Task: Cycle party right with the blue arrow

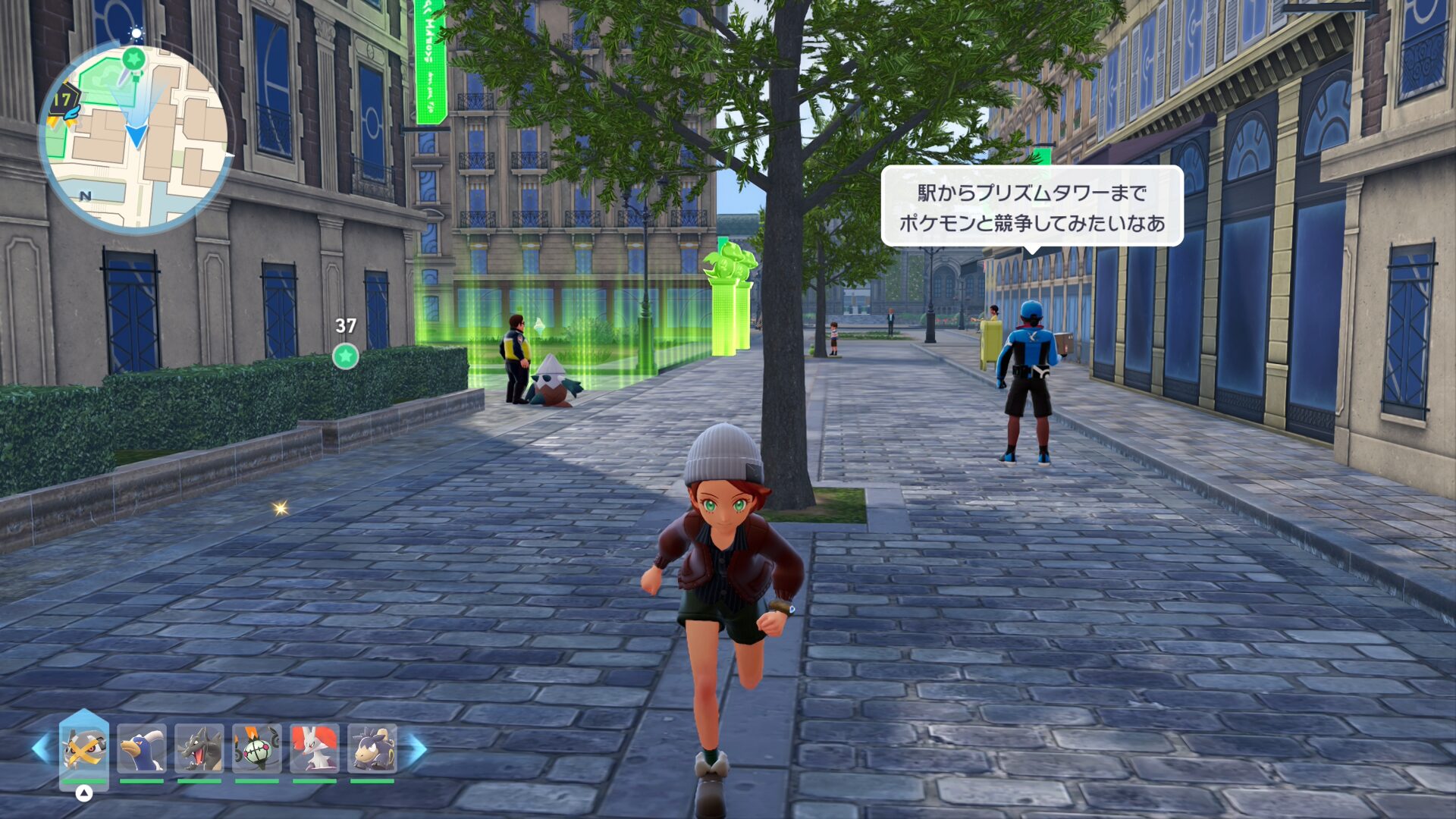Action: coord(418,748)
